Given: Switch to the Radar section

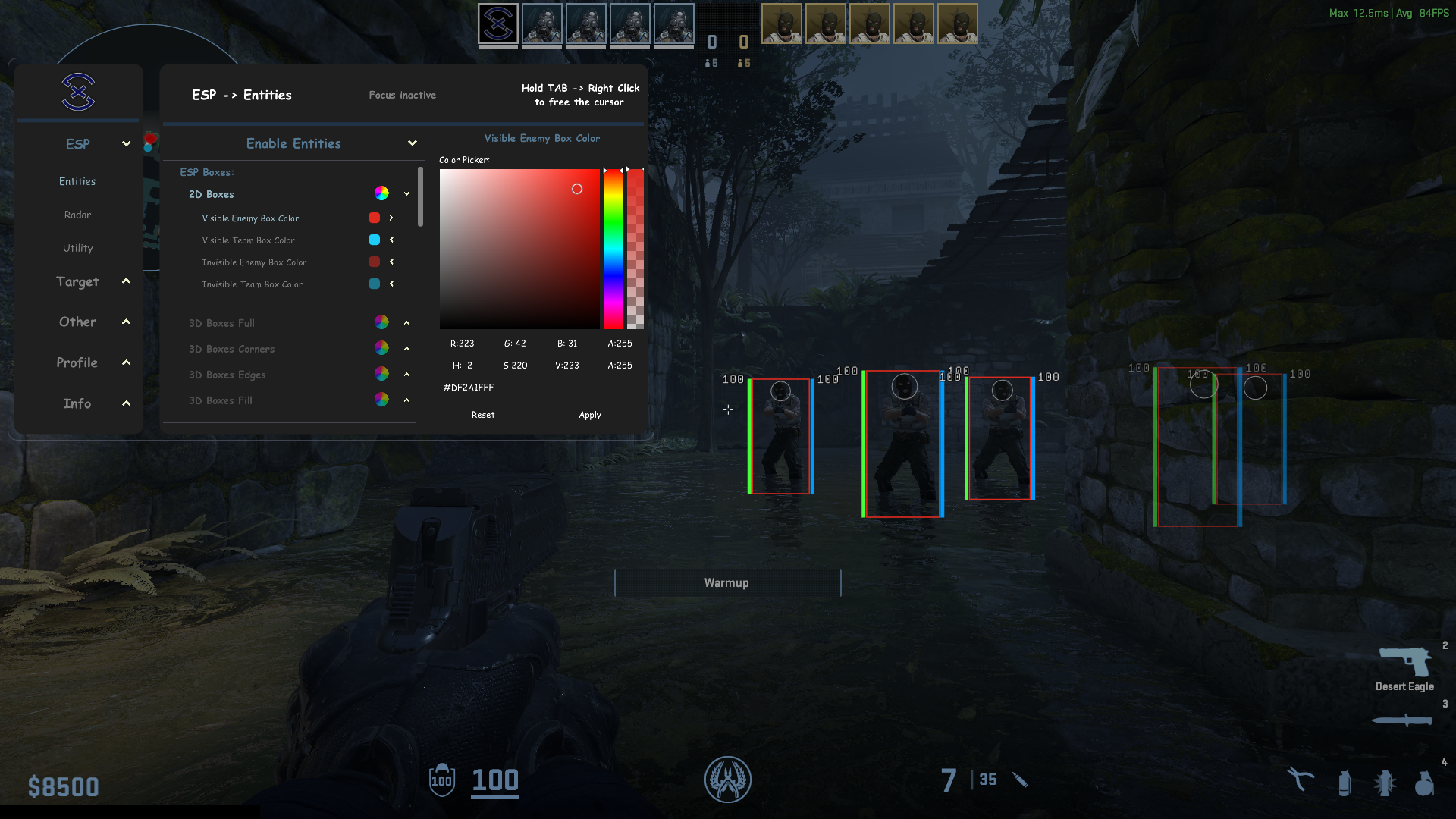Looking at the screenshot, I should coord(77,215).
